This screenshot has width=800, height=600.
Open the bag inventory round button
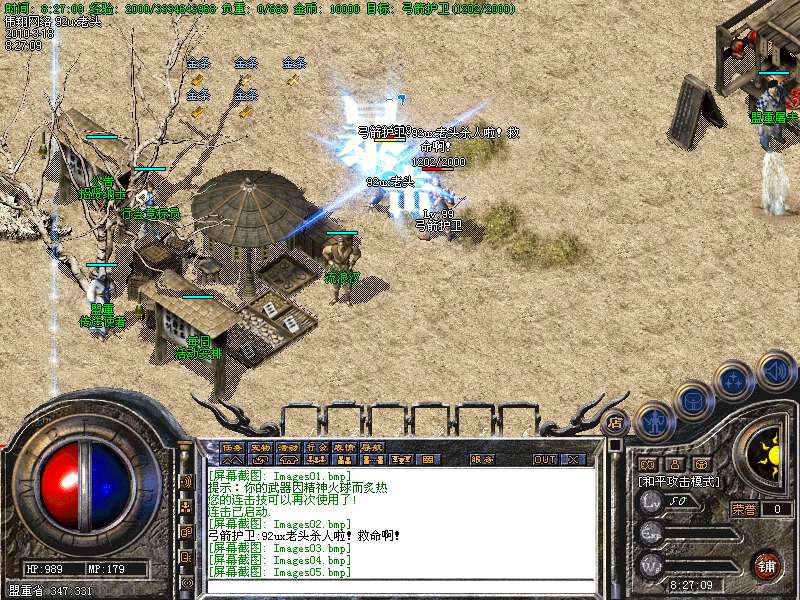point(694,400)
